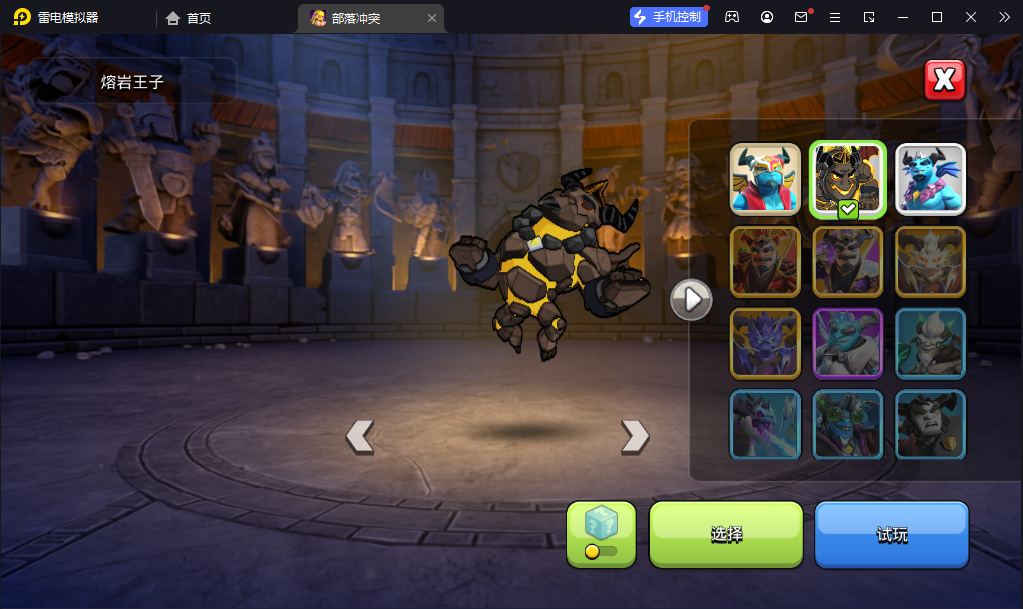Show the next skin with right arrow
Image resolution: width=1023 pixels, height=609 pixels.
(635, 436)
